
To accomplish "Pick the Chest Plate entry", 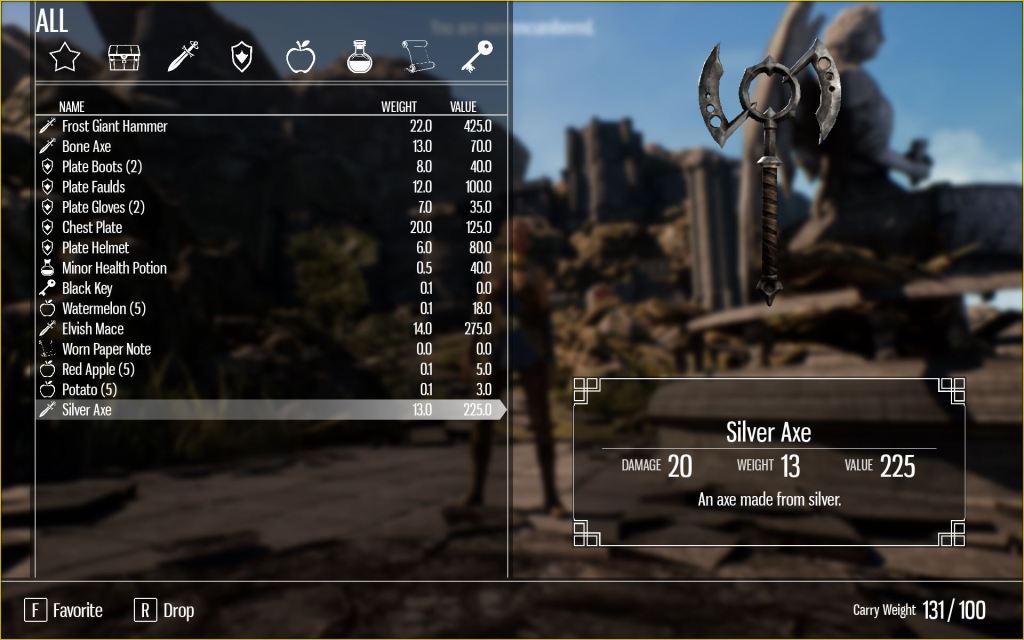I will [92, 228].
